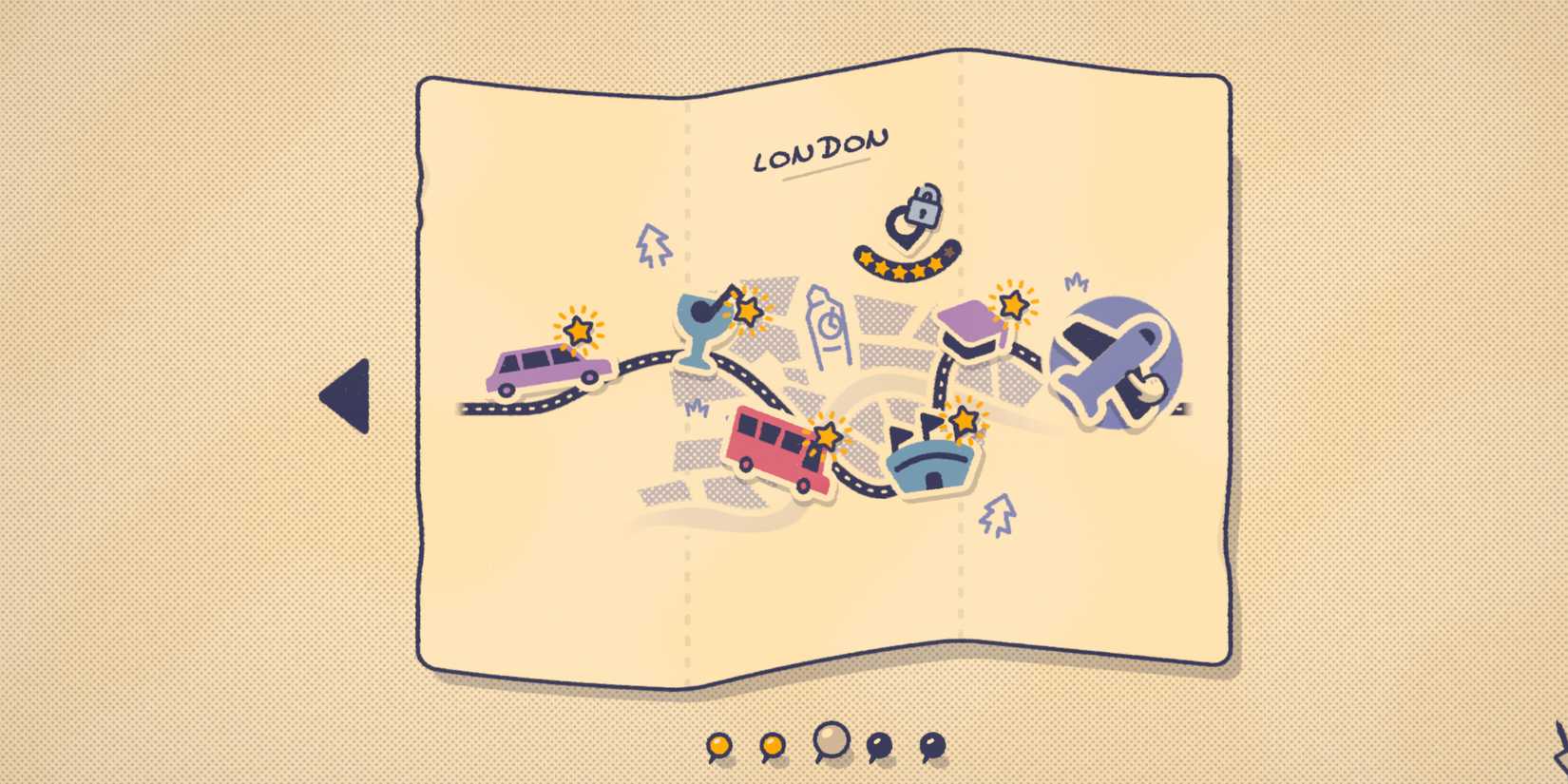This screenshot has height=784, width=1568.
Task: Click the star badge next to the red bus
Action: 828,435
